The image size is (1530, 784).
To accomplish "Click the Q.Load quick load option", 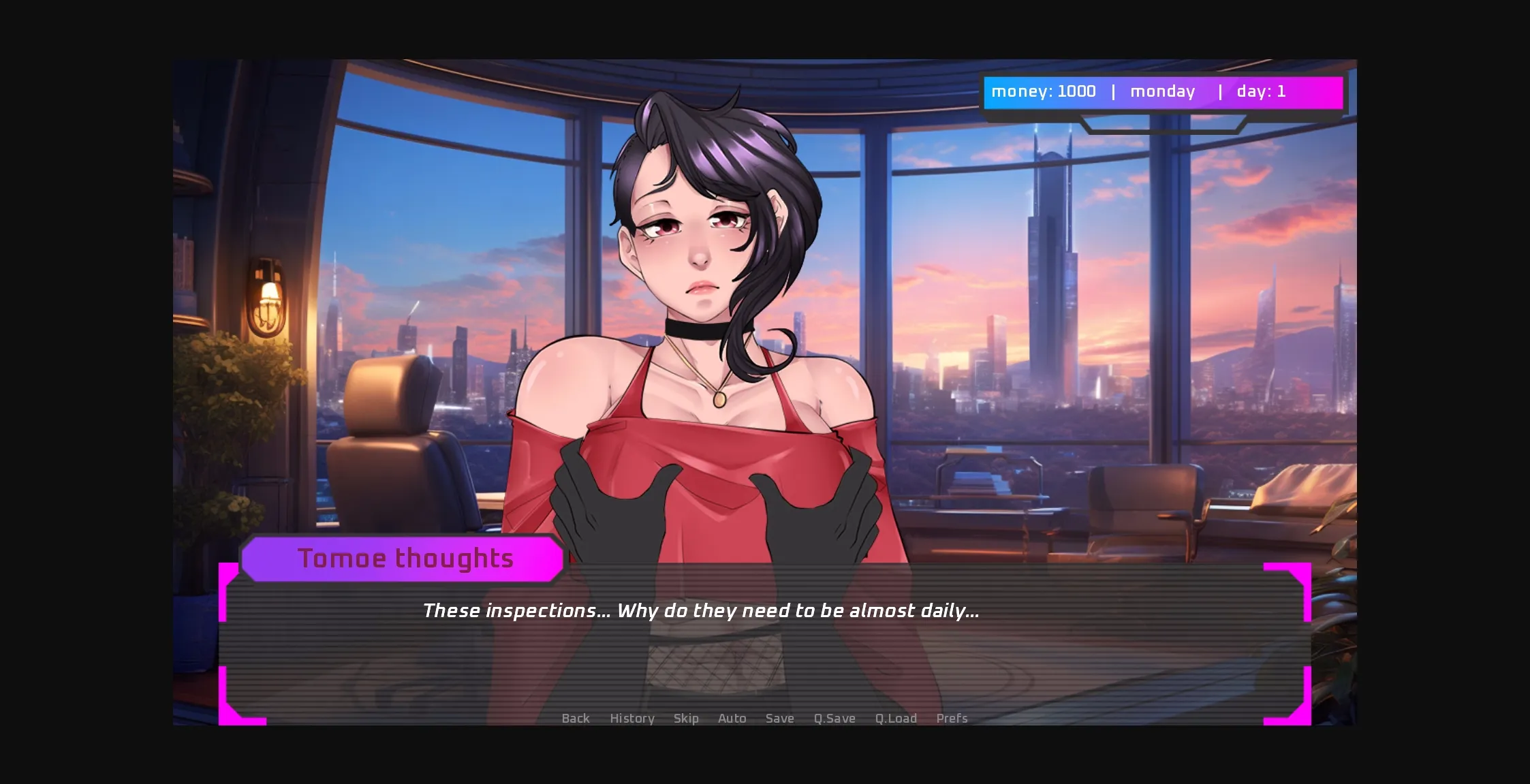I will 896,719.
